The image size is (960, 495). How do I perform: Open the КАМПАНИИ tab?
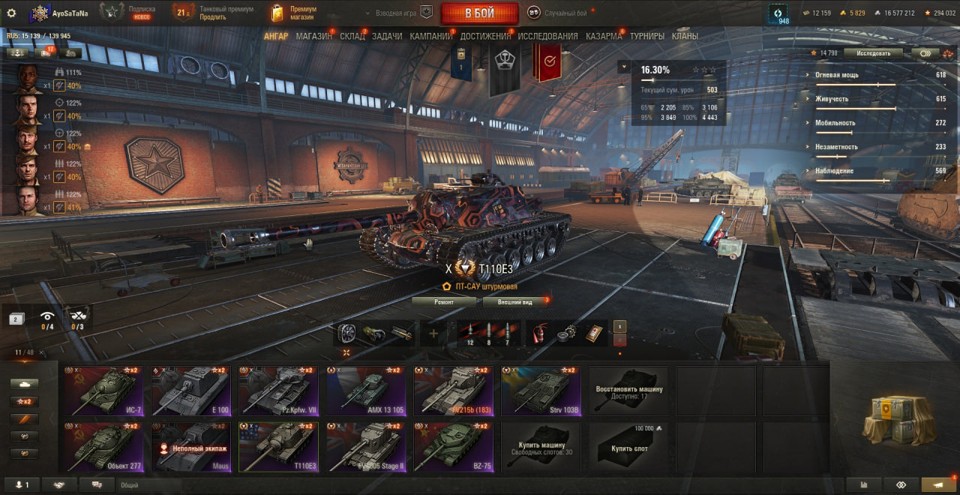point(431,36)
